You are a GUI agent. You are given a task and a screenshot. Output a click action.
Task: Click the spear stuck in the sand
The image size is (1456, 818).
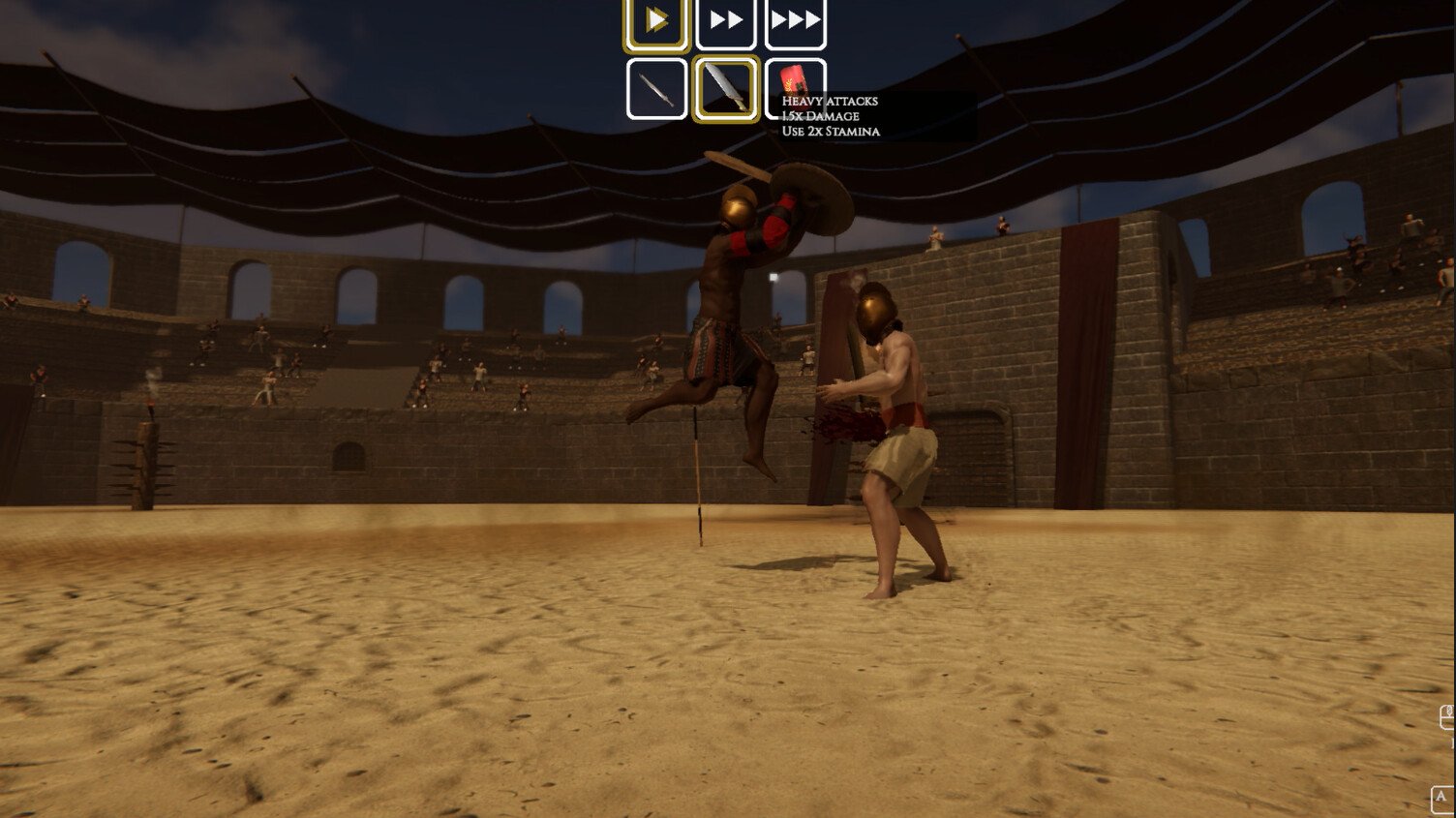coord(698,484)
